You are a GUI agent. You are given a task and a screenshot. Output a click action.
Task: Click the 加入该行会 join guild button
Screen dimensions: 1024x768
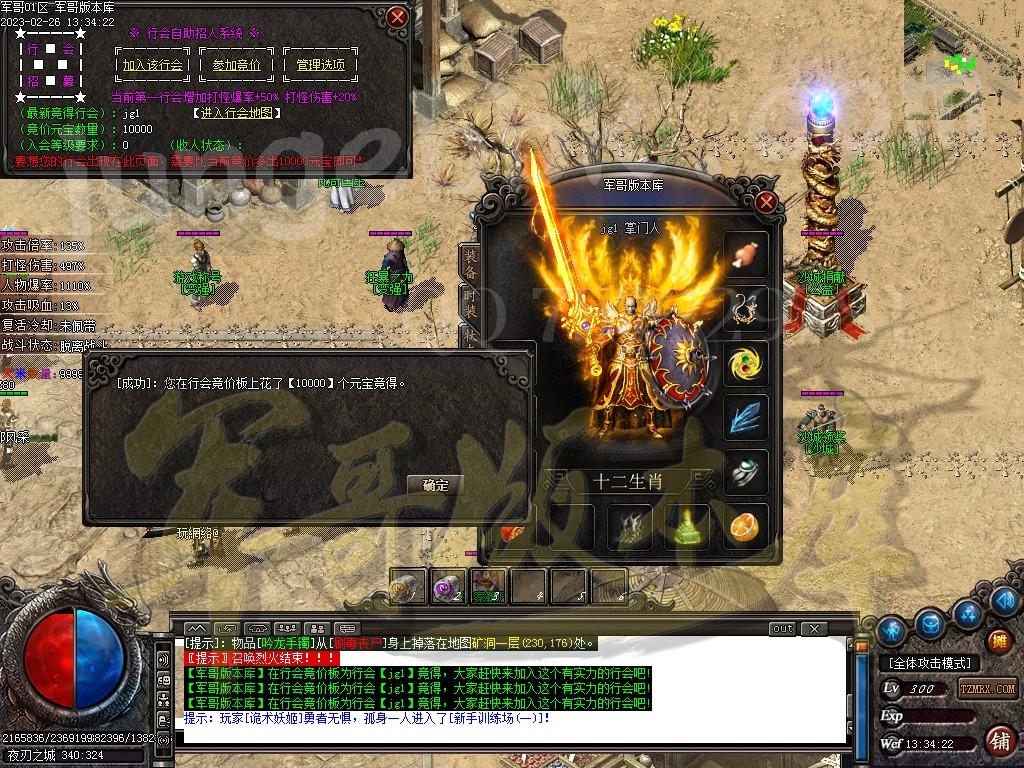153,65
